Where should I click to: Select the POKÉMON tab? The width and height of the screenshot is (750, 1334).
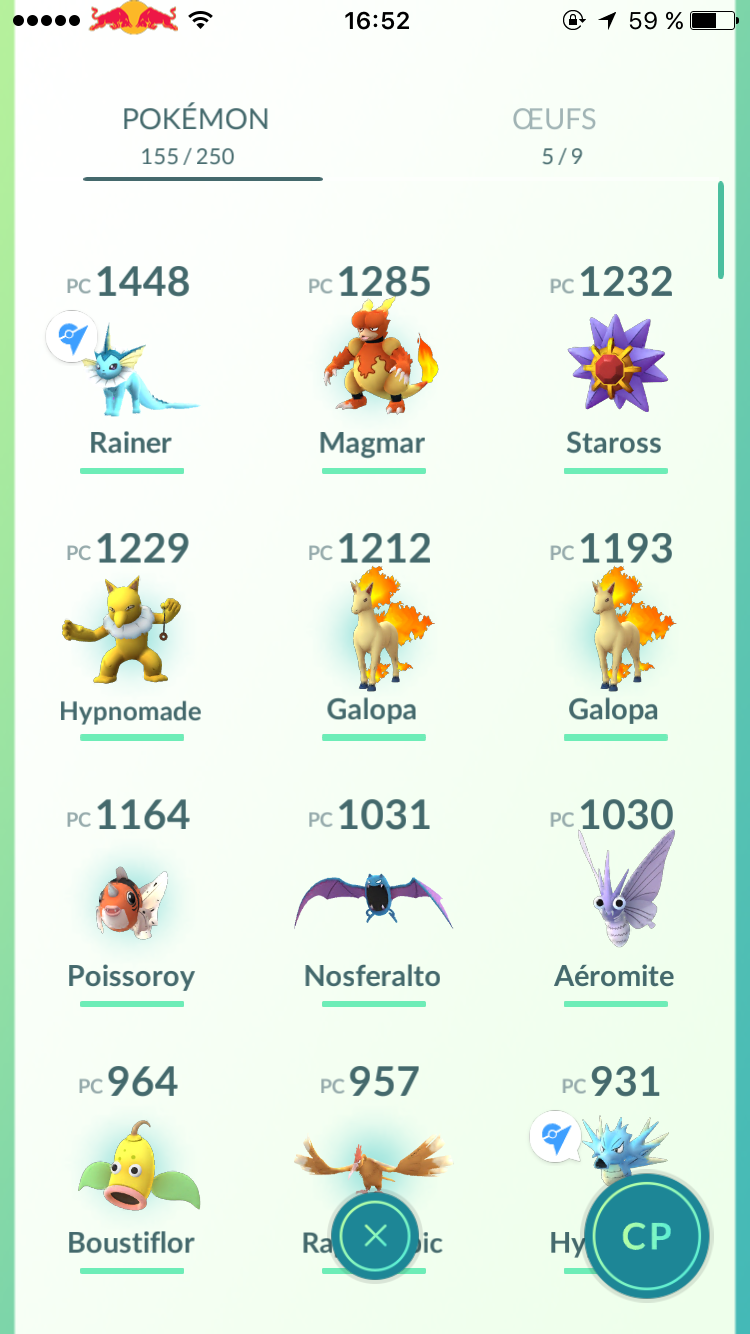pos(195,135)
